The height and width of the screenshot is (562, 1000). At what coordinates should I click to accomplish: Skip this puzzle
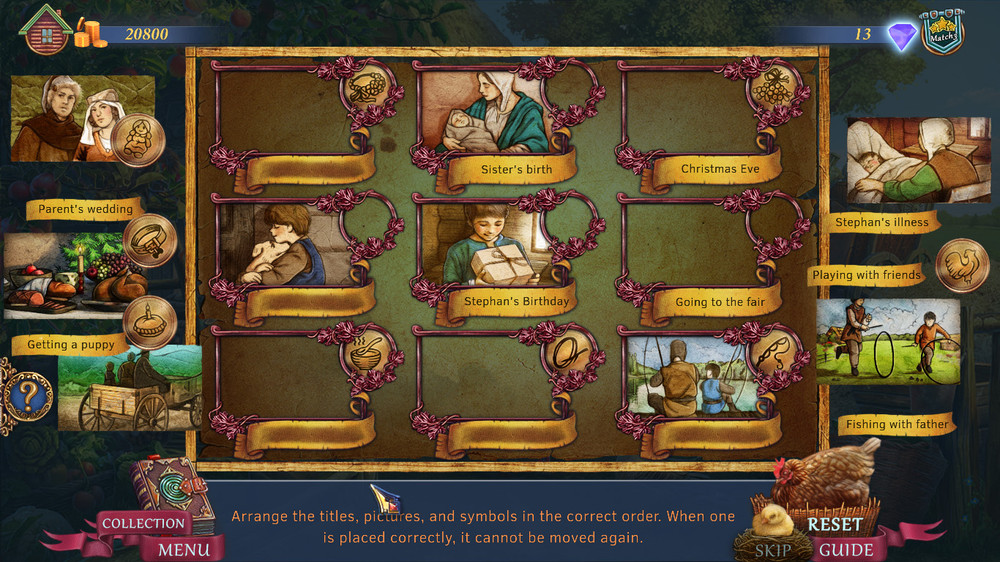pyautogui.click(x=772, y=549)
